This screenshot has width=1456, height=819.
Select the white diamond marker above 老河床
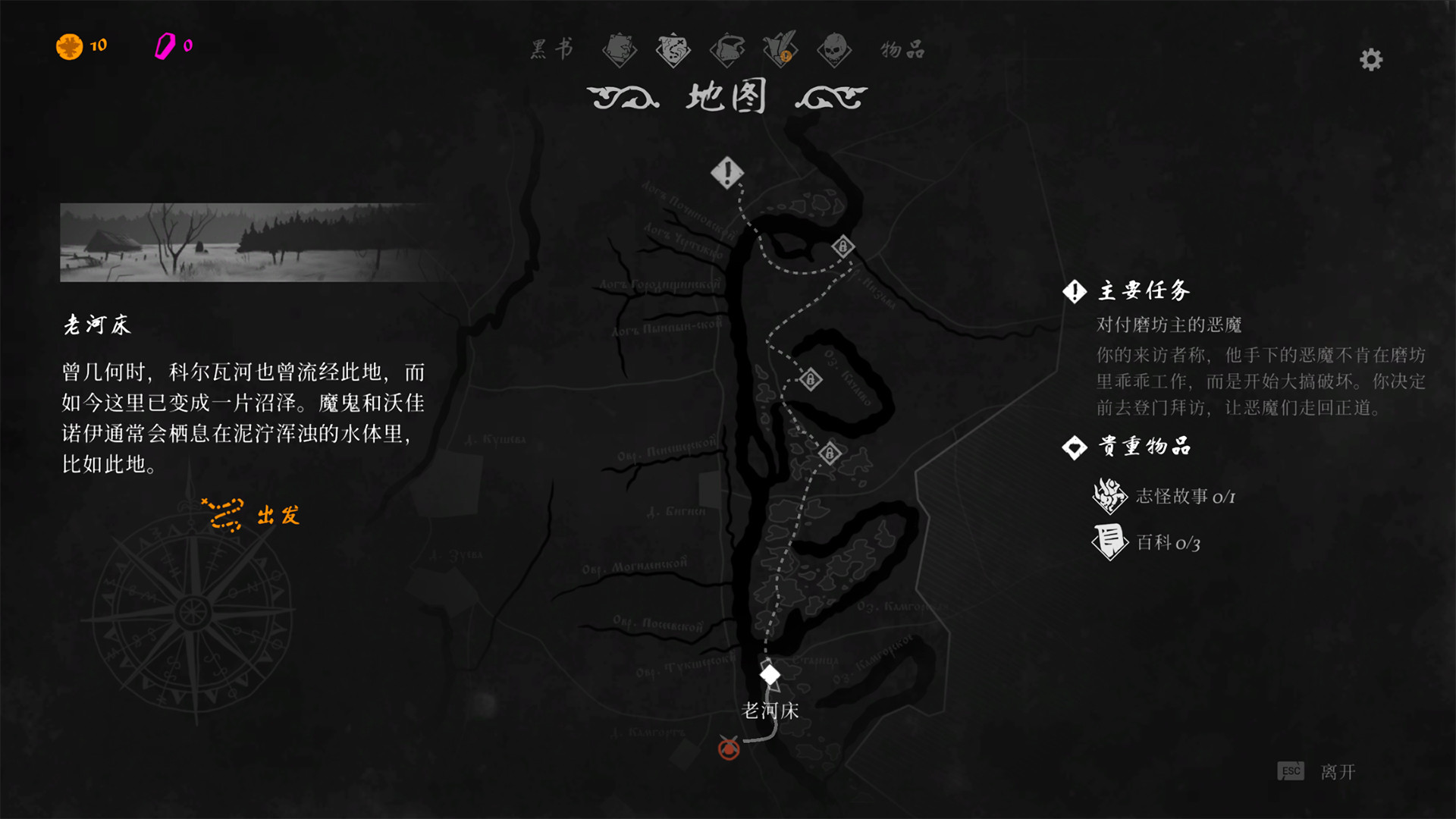tap(770, 673)
